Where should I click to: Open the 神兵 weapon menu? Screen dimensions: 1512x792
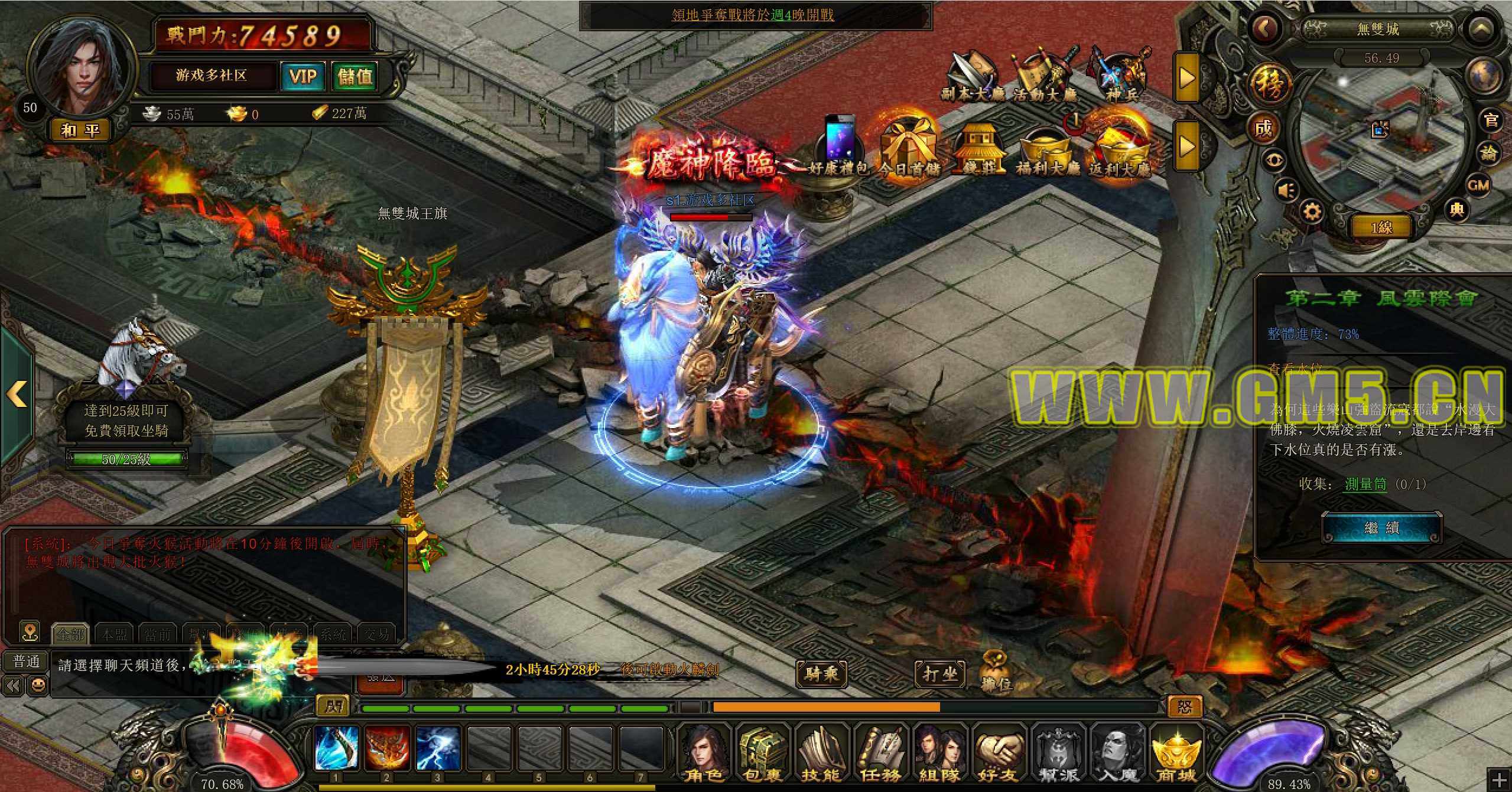tap(1118, 77)
